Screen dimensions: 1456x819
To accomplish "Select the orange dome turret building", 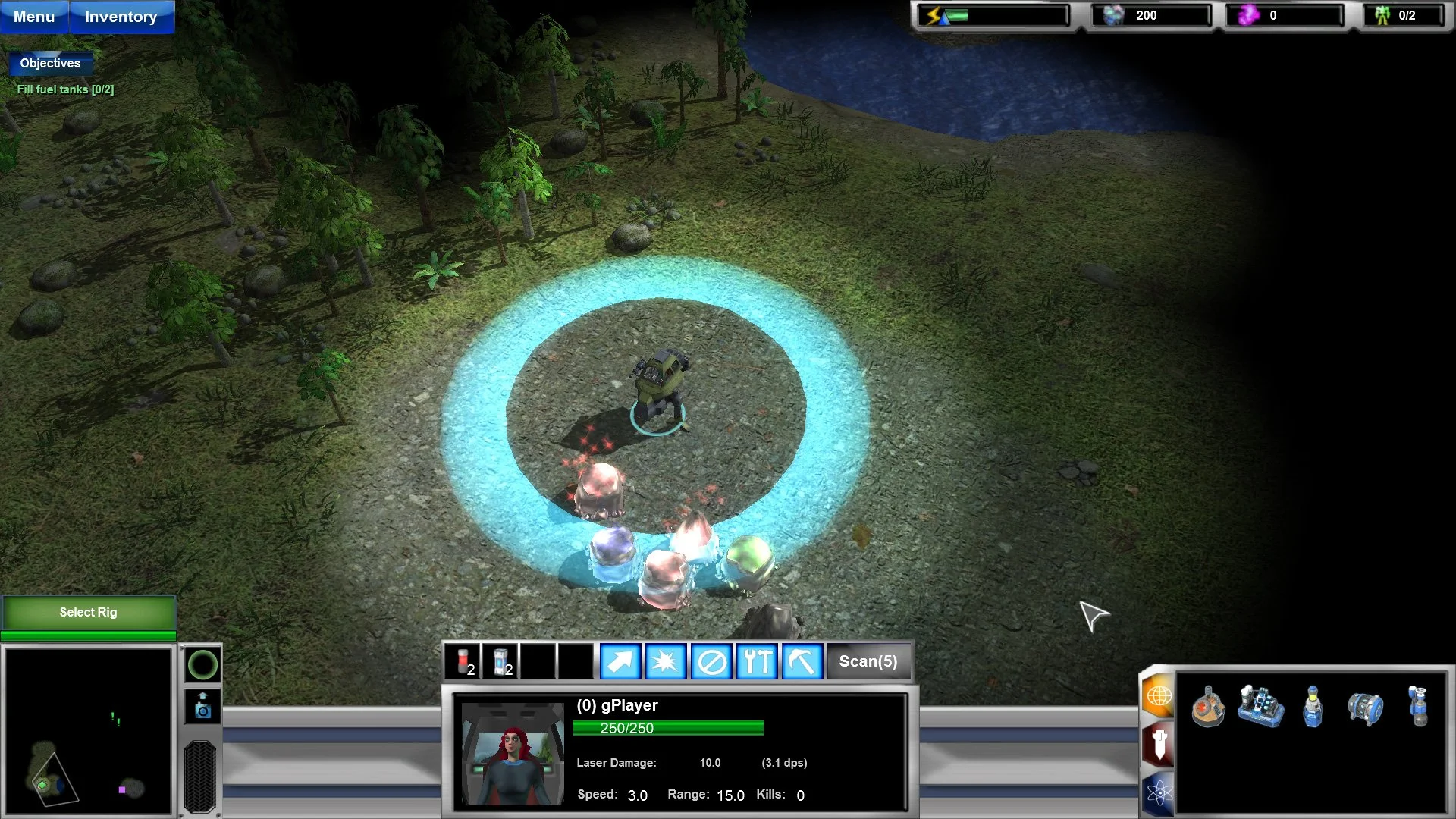I will click(x=1207, y=708).
